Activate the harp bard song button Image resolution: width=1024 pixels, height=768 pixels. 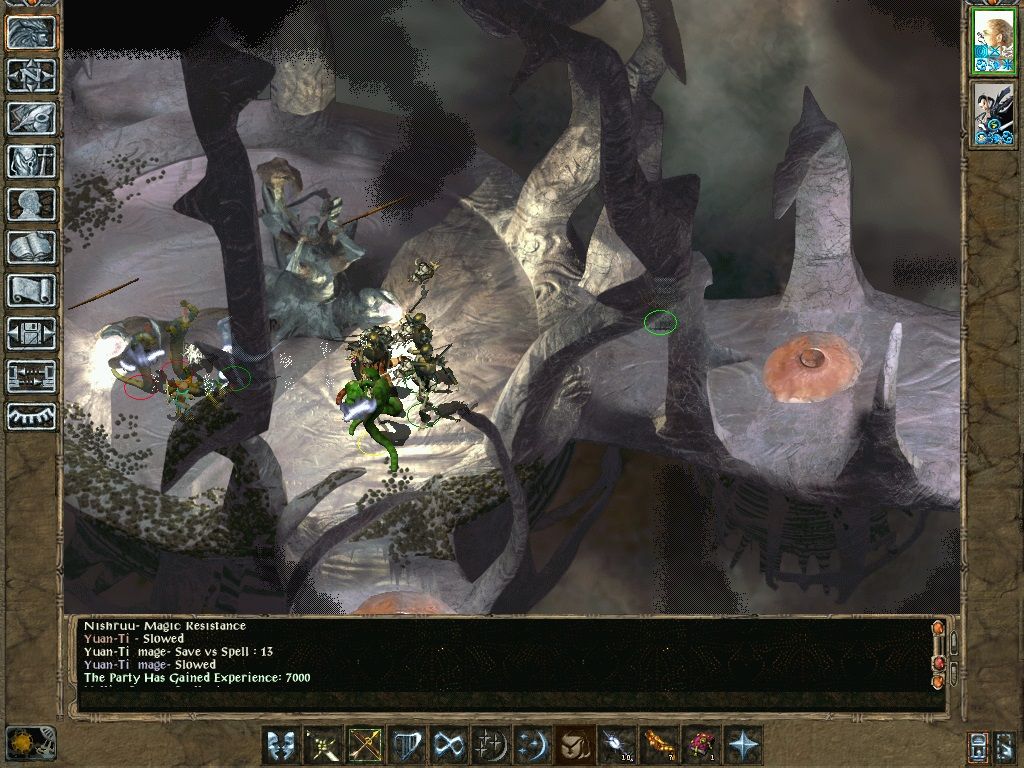click(408, 745)
